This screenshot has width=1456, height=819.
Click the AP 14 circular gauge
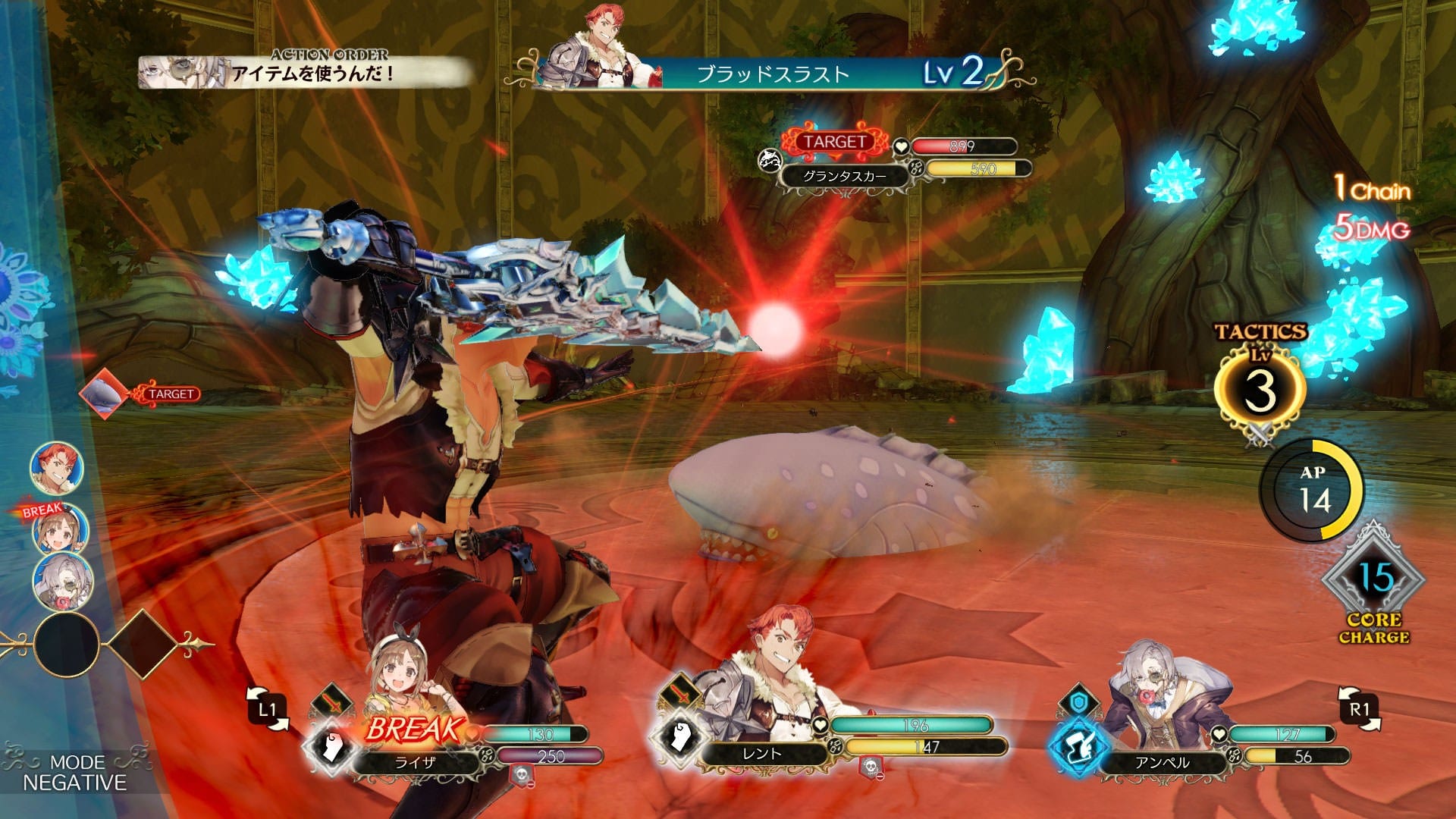(1313, 491)
